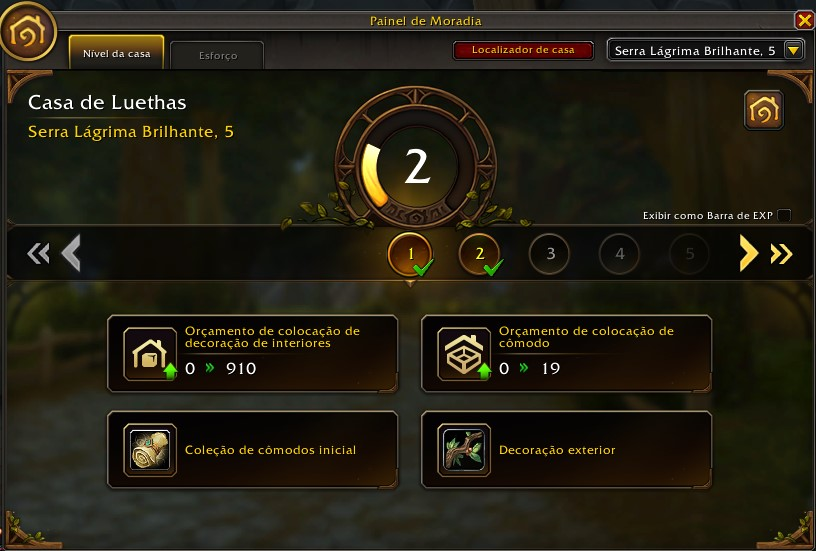Go to previous level with single left arrow
This screenshot has width=816, height=551.
coord(70,254)
